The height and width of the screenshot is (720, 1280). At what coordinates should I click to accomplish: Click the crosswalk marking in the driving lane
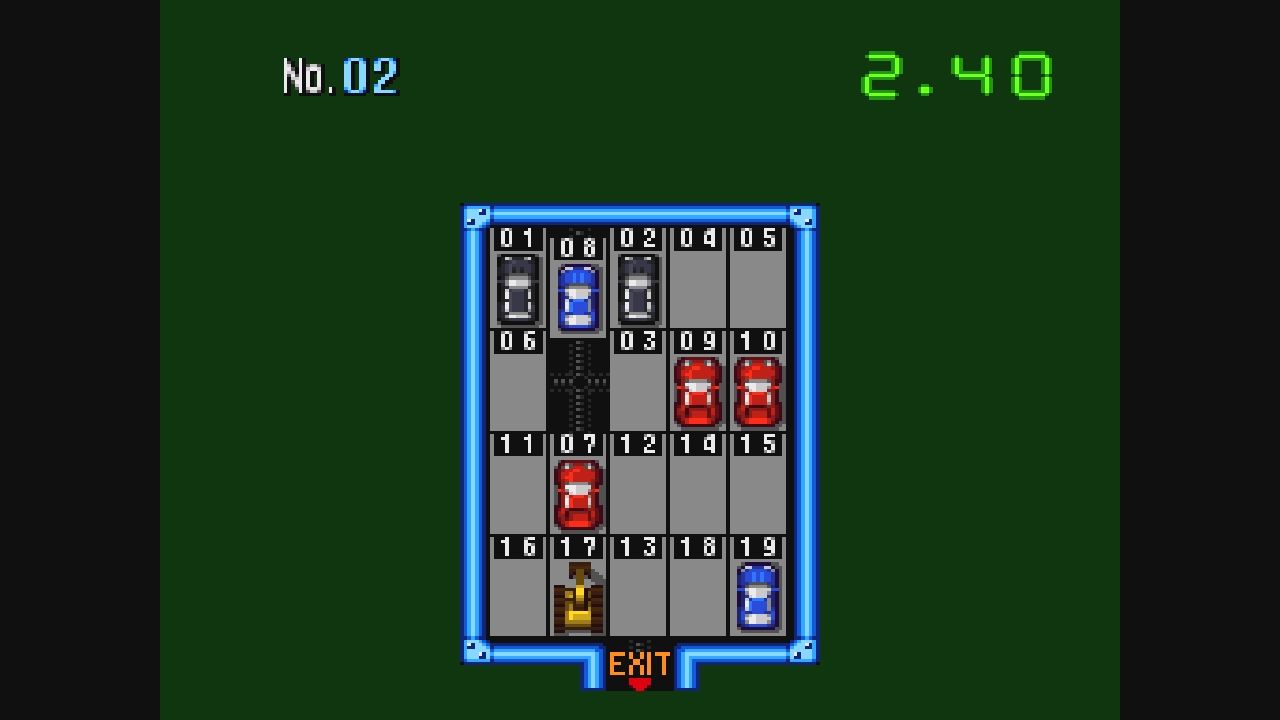[577, 380]
